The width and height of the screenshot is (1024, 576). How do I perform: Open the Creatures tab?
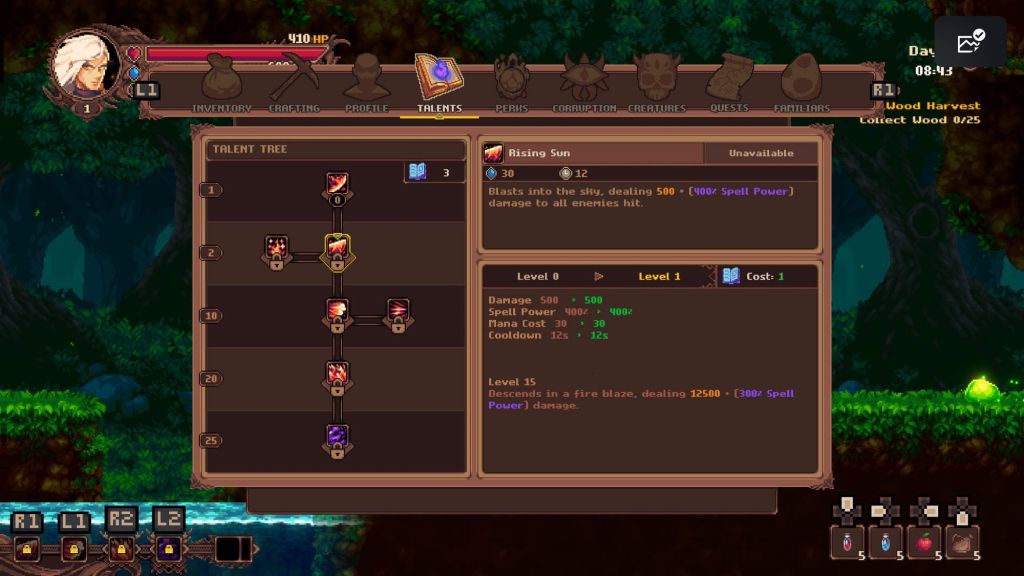[657, 85]
